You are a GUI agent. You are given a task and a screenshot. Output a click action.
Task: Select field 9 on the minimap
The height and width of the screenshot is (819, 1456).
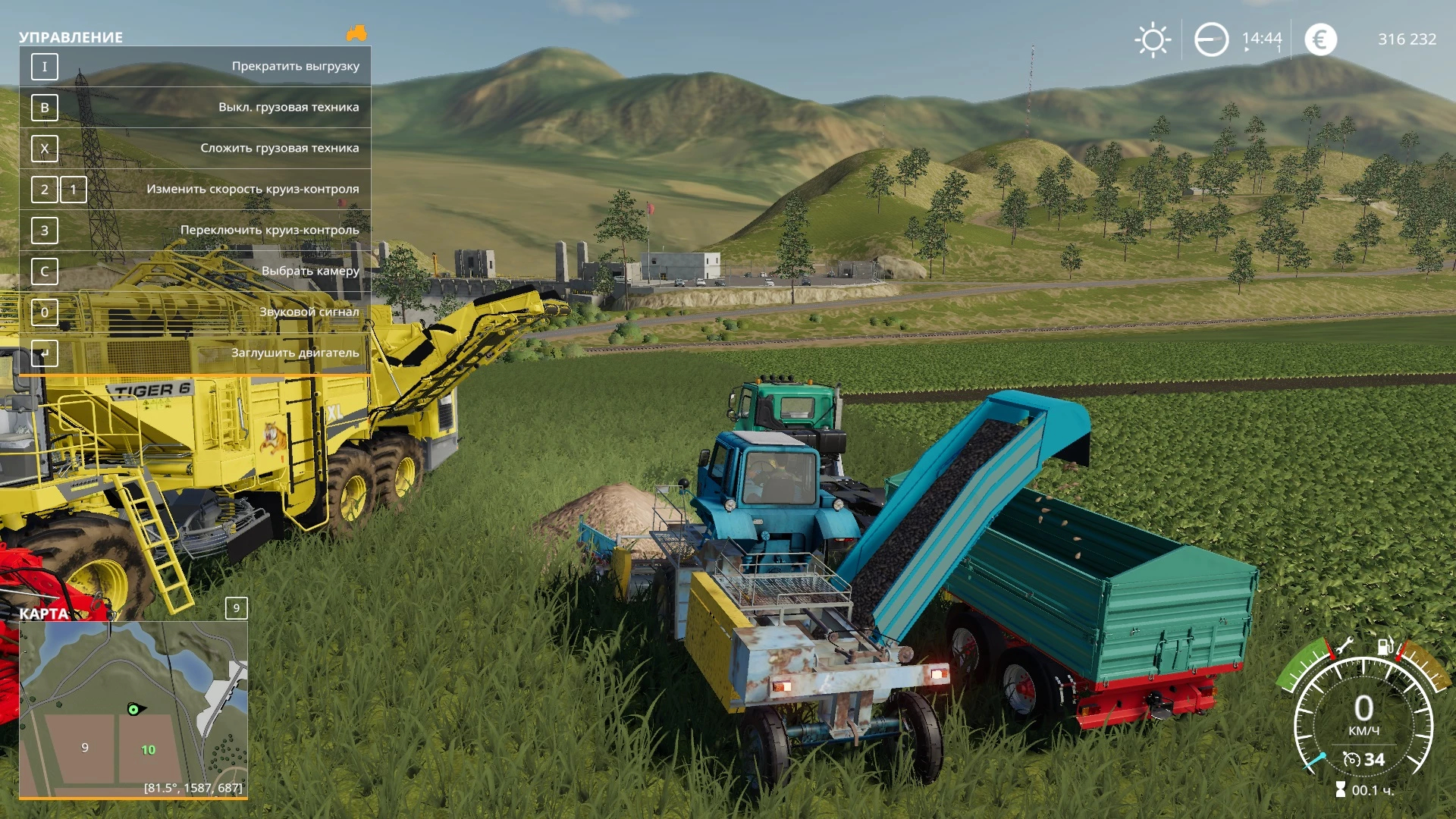click(x=85, y=748)
